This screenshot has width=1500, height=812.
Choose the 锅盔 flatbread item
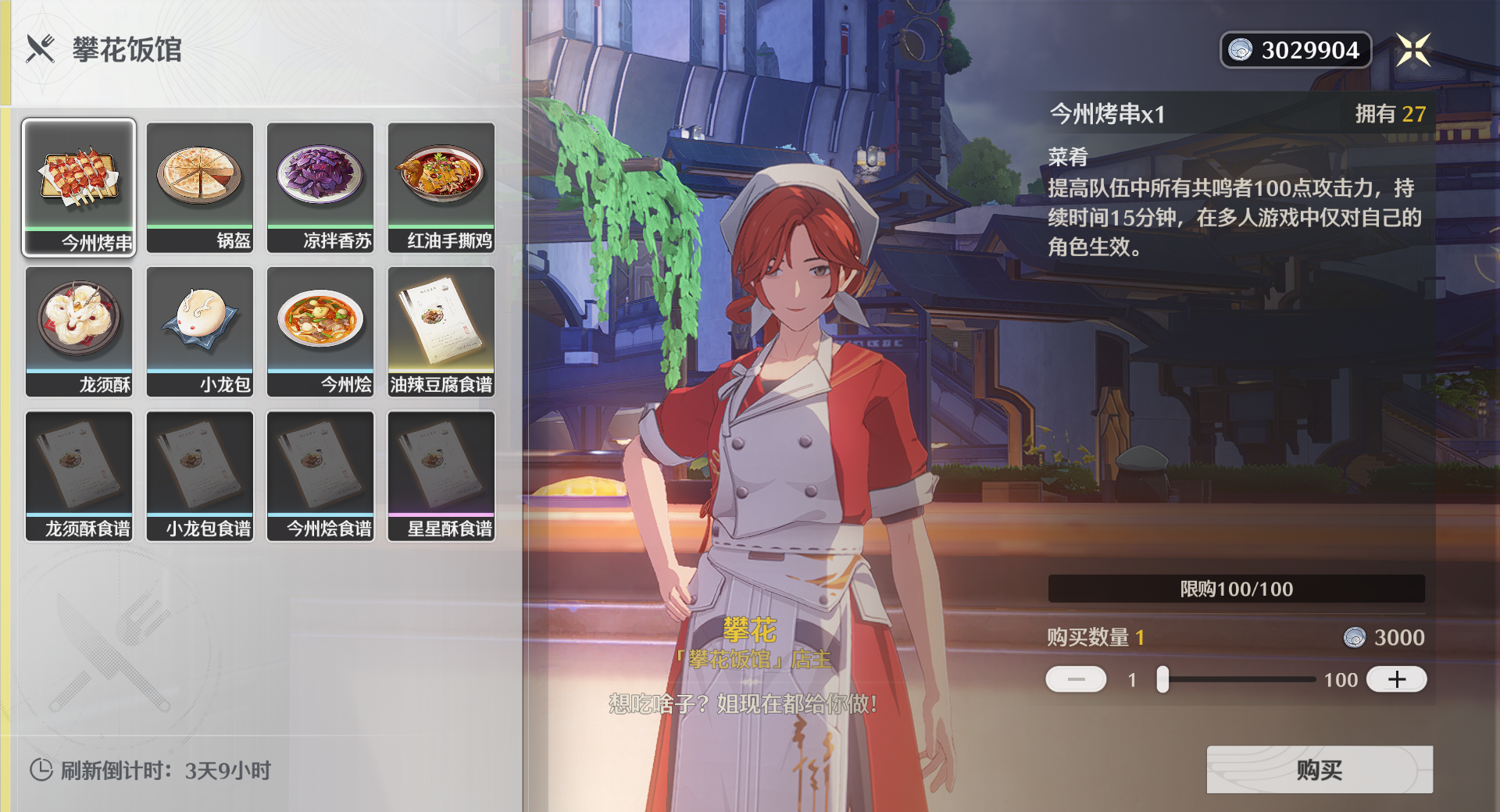pyautogui.click(x=200, y=187)
